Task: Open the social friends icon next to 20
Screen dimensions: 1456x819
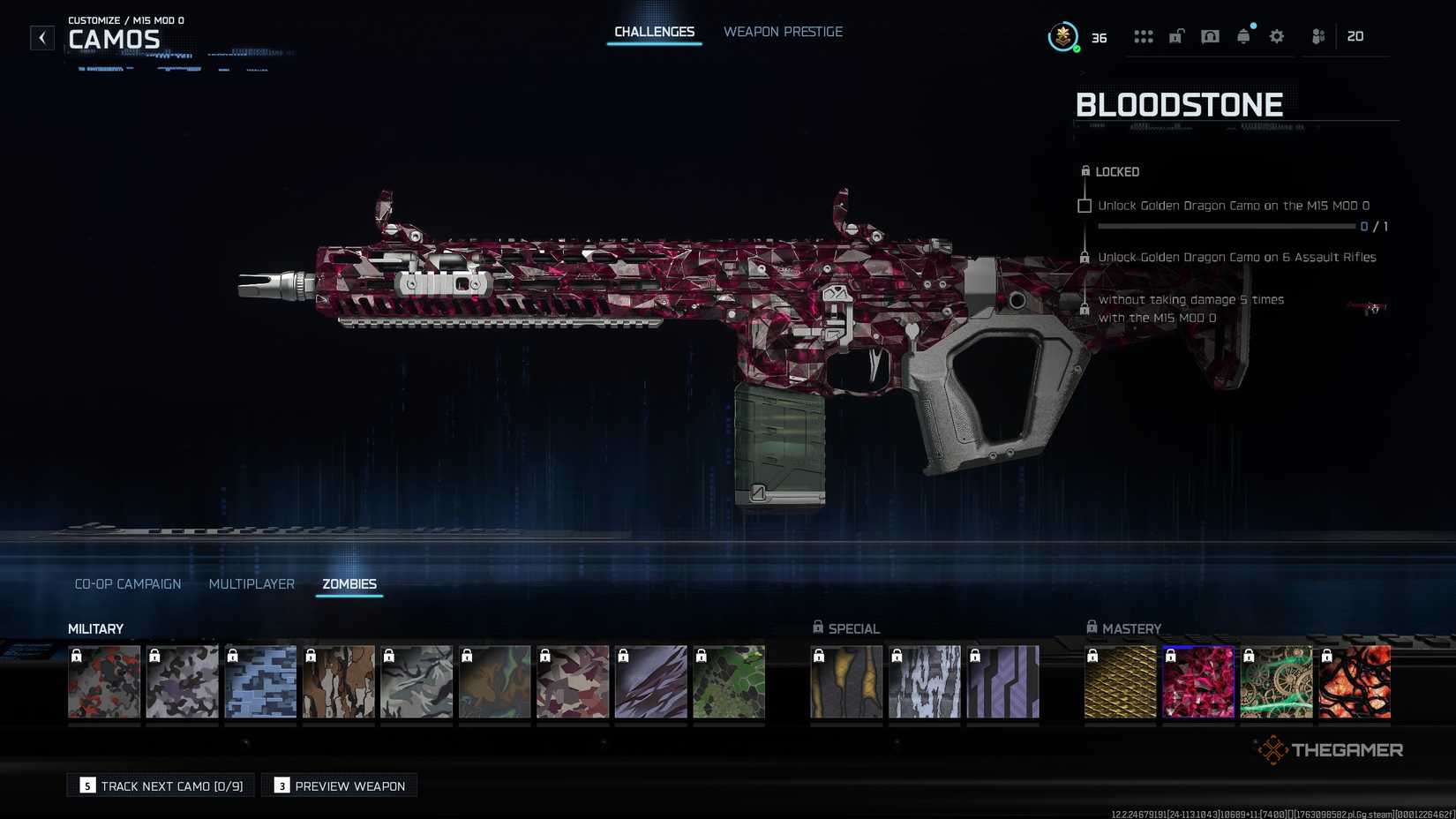Action: 1317,36
